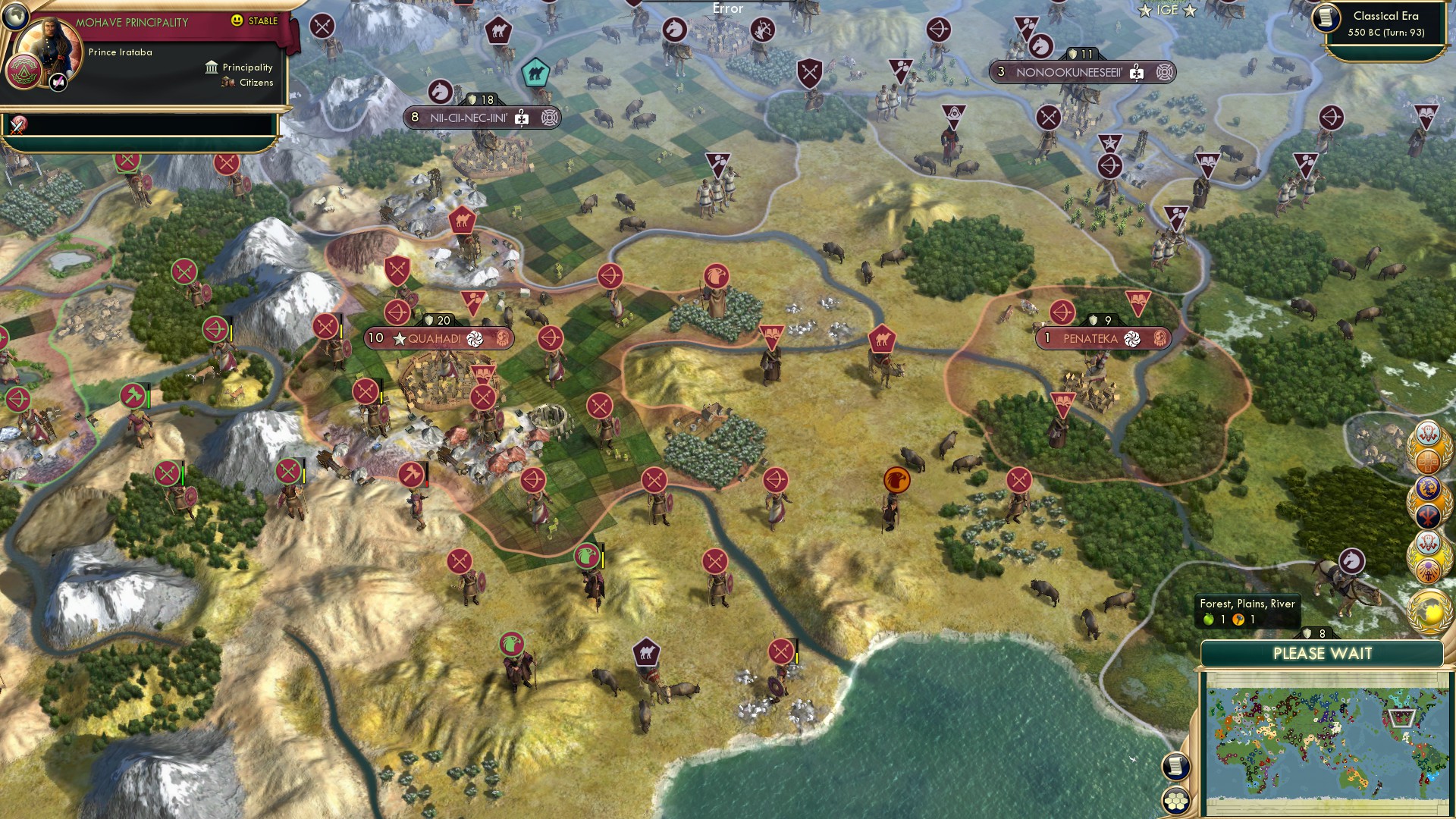Open the pink quill edit icon on leader portrait
Image resolution: width=1456 pixels, height=819 pixels.
tap(57, 83)
